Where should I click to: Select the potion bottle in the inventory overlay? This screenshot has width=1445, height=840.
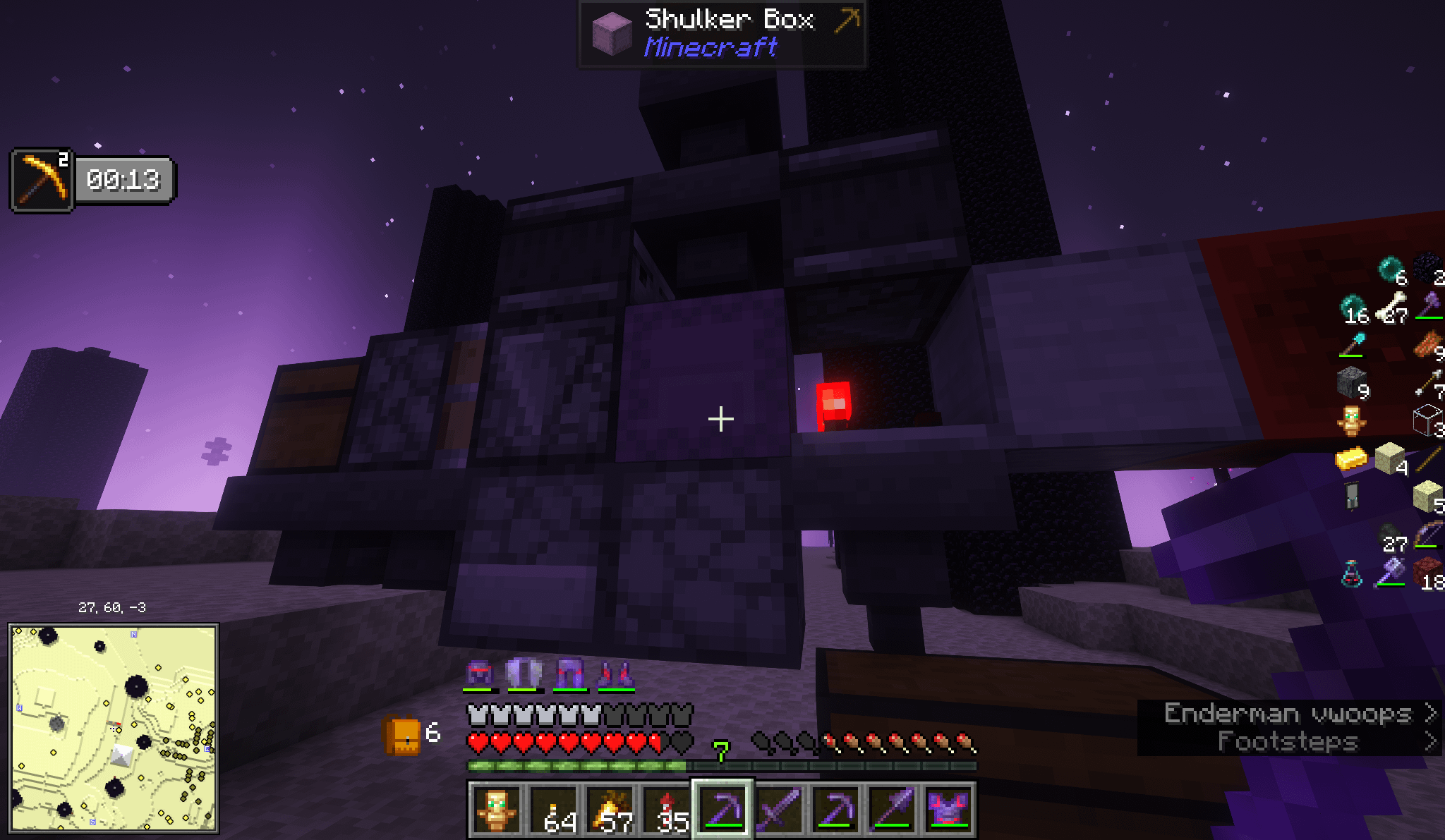pos(1351,573)
